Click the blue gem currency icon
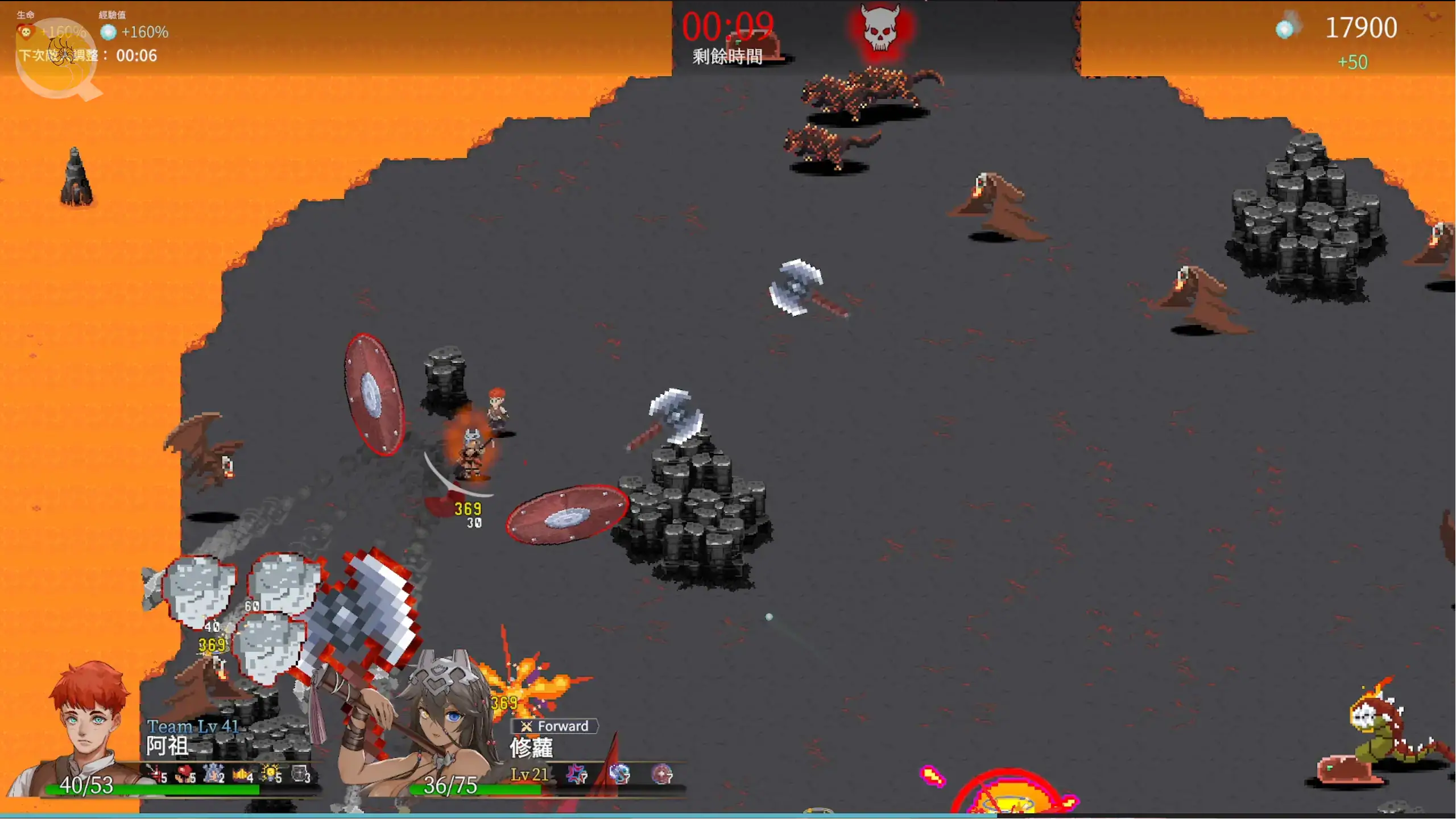 point(1285,28)
